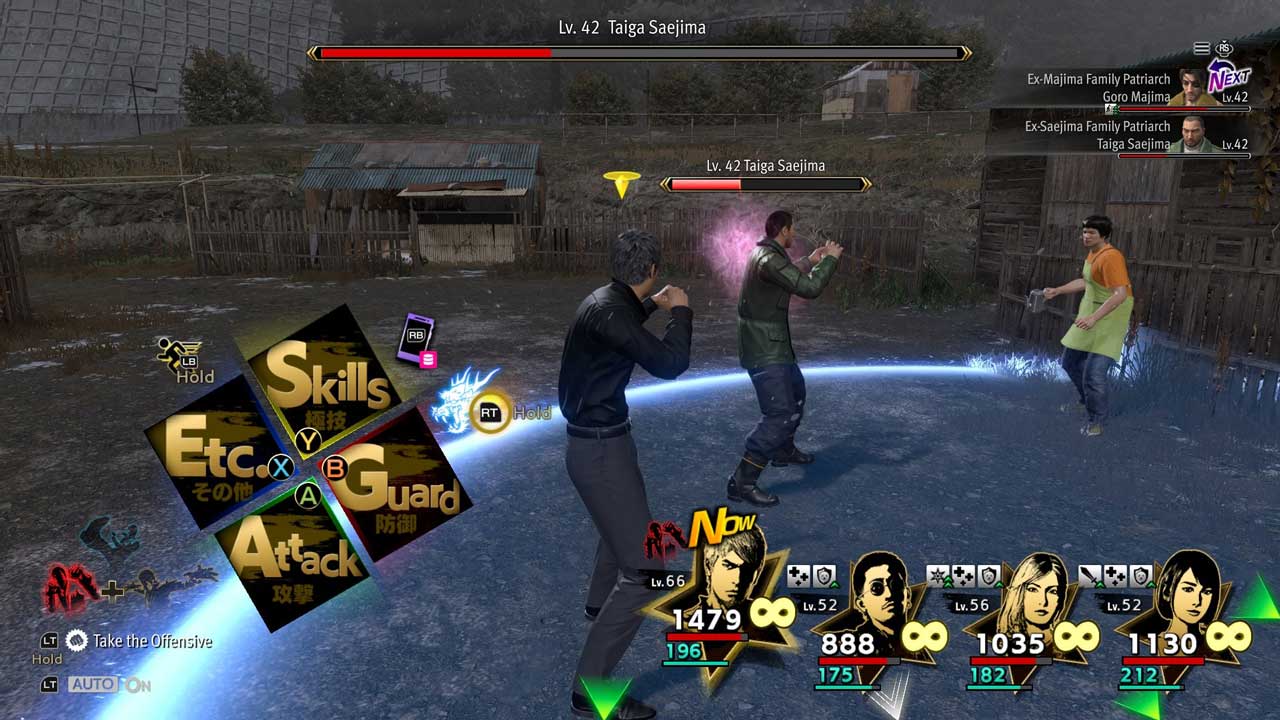1280x720 pixels.
Task: Open the pink smartphone Poundmates icon
Action: click(417, 338)
